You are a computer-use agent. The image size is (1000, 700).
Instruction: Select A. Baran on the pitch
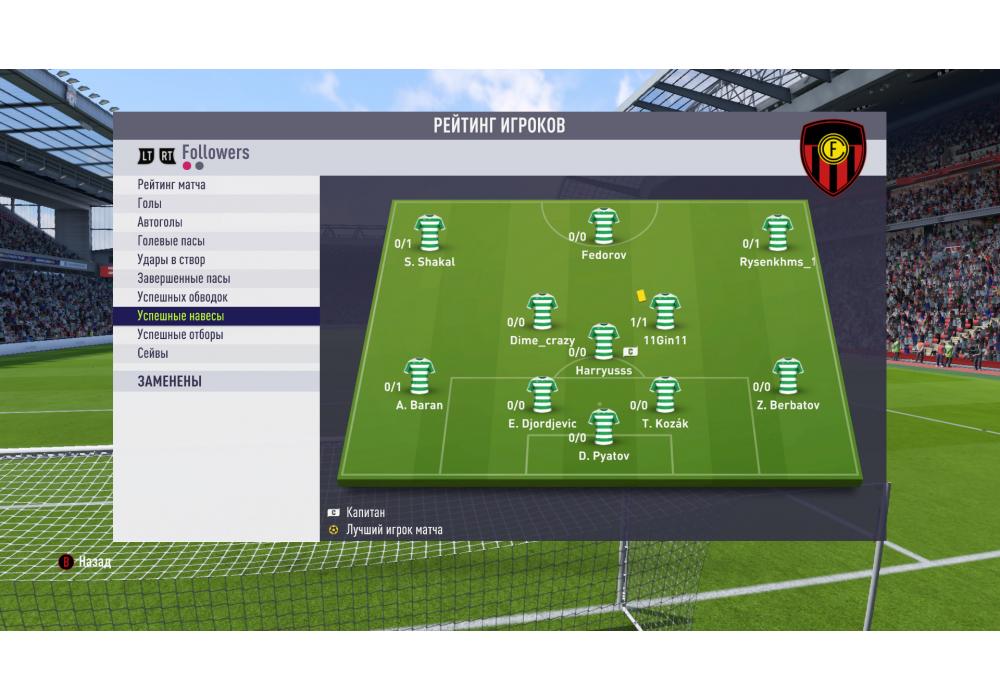click(419, 376)
